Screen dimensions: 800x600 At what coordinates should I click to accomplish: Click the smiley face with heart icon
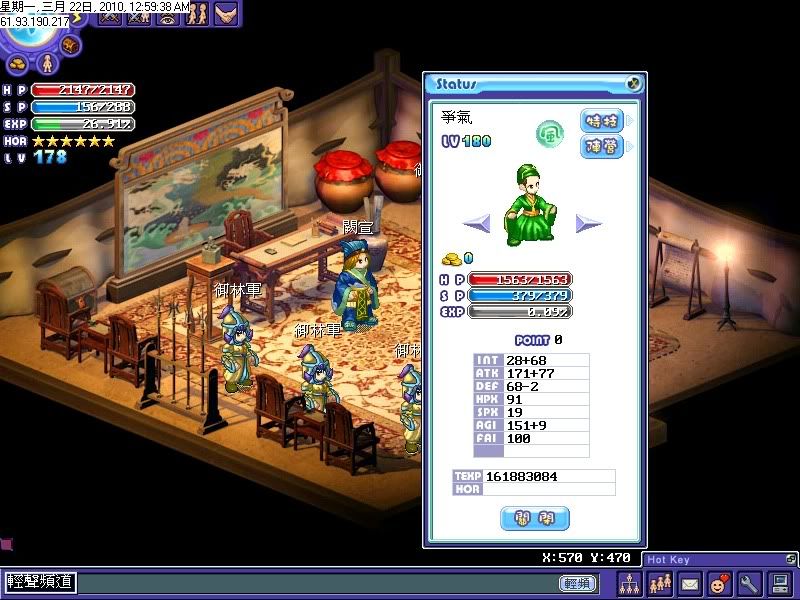point(718,583)
